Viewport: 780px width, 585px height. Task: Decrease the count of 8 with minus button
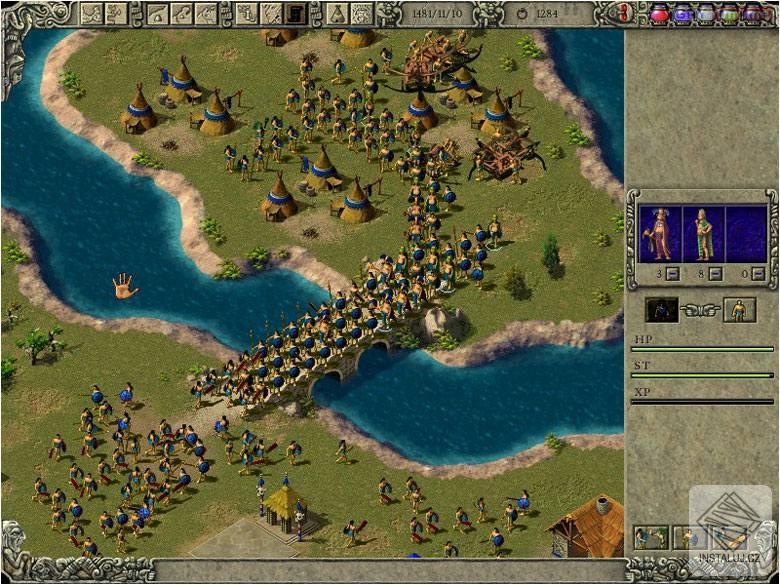[716, 273]
